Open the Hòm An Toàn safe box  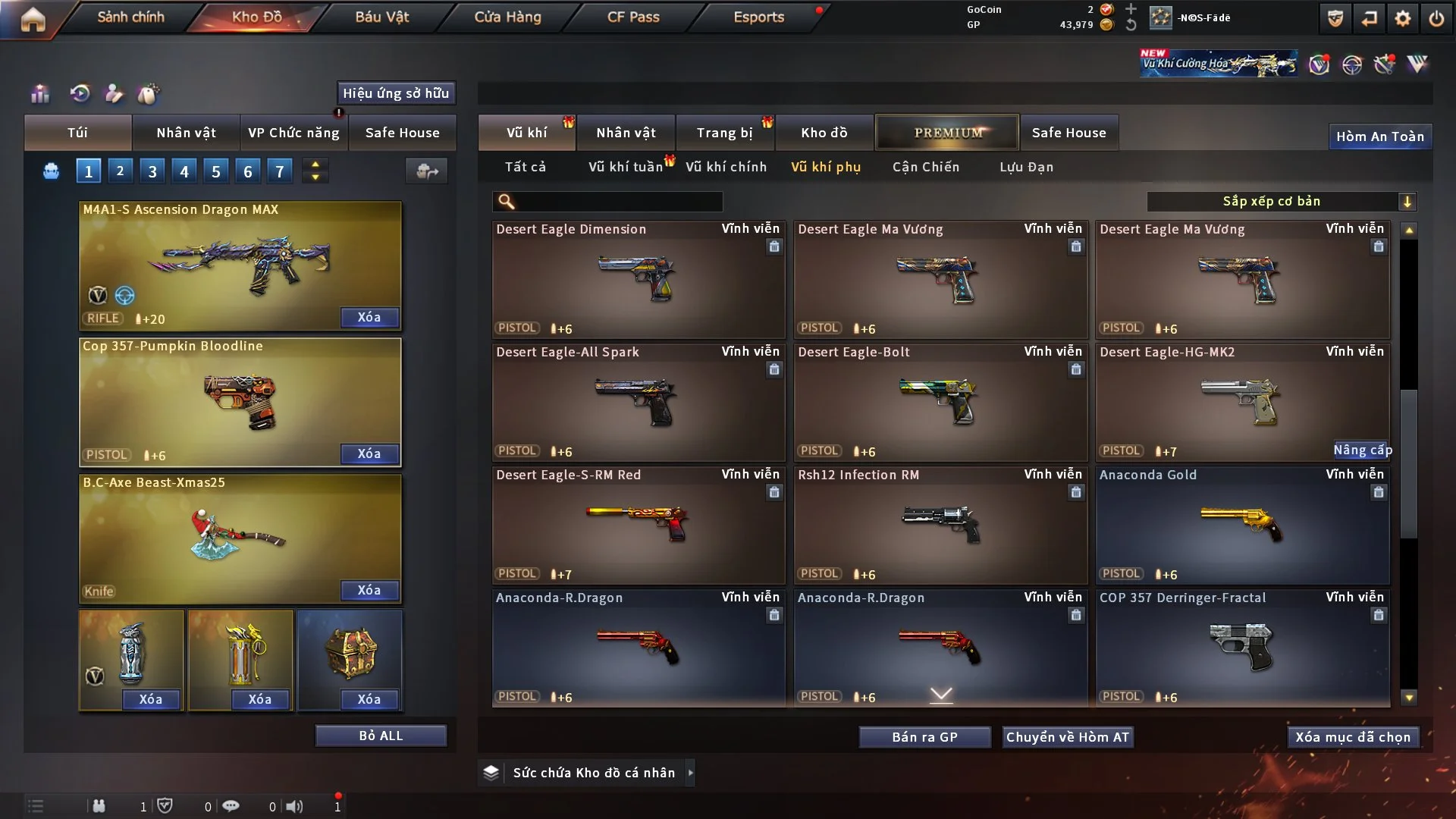point(1379,136)
